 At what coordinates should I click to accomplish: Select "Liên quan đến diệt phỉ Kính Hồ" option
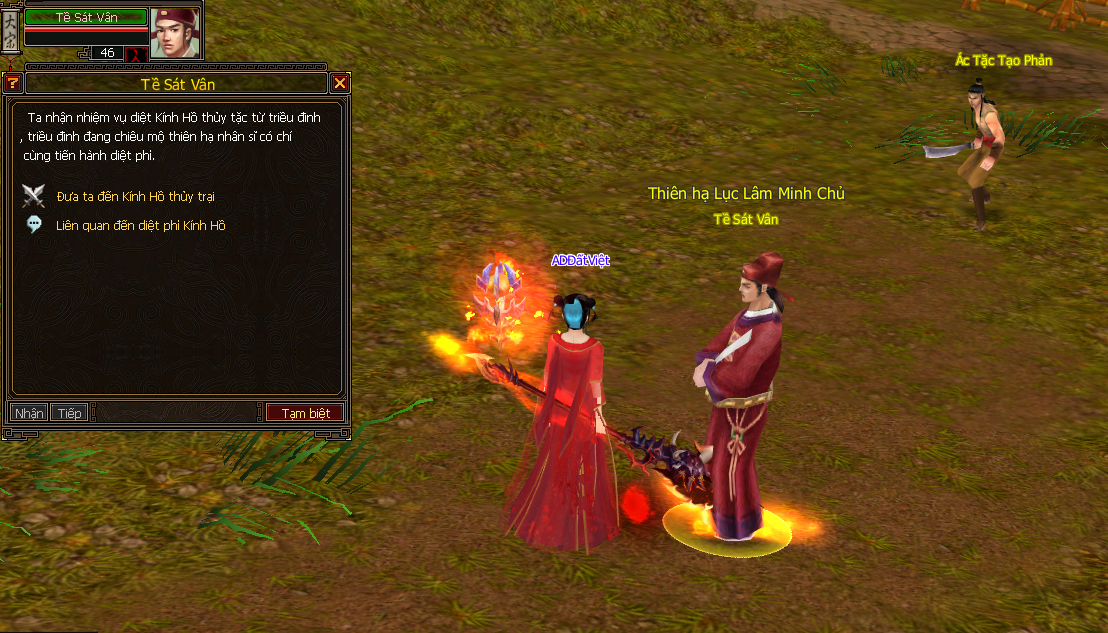[x=140, y=226]
